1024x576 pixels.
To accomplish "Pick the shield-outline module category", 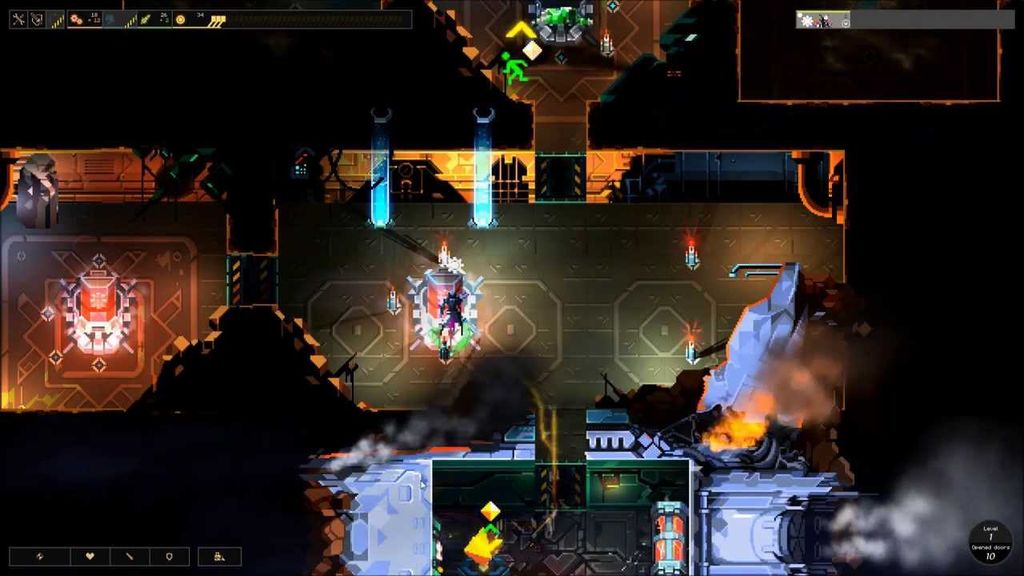I will click(x=168, y=556).
